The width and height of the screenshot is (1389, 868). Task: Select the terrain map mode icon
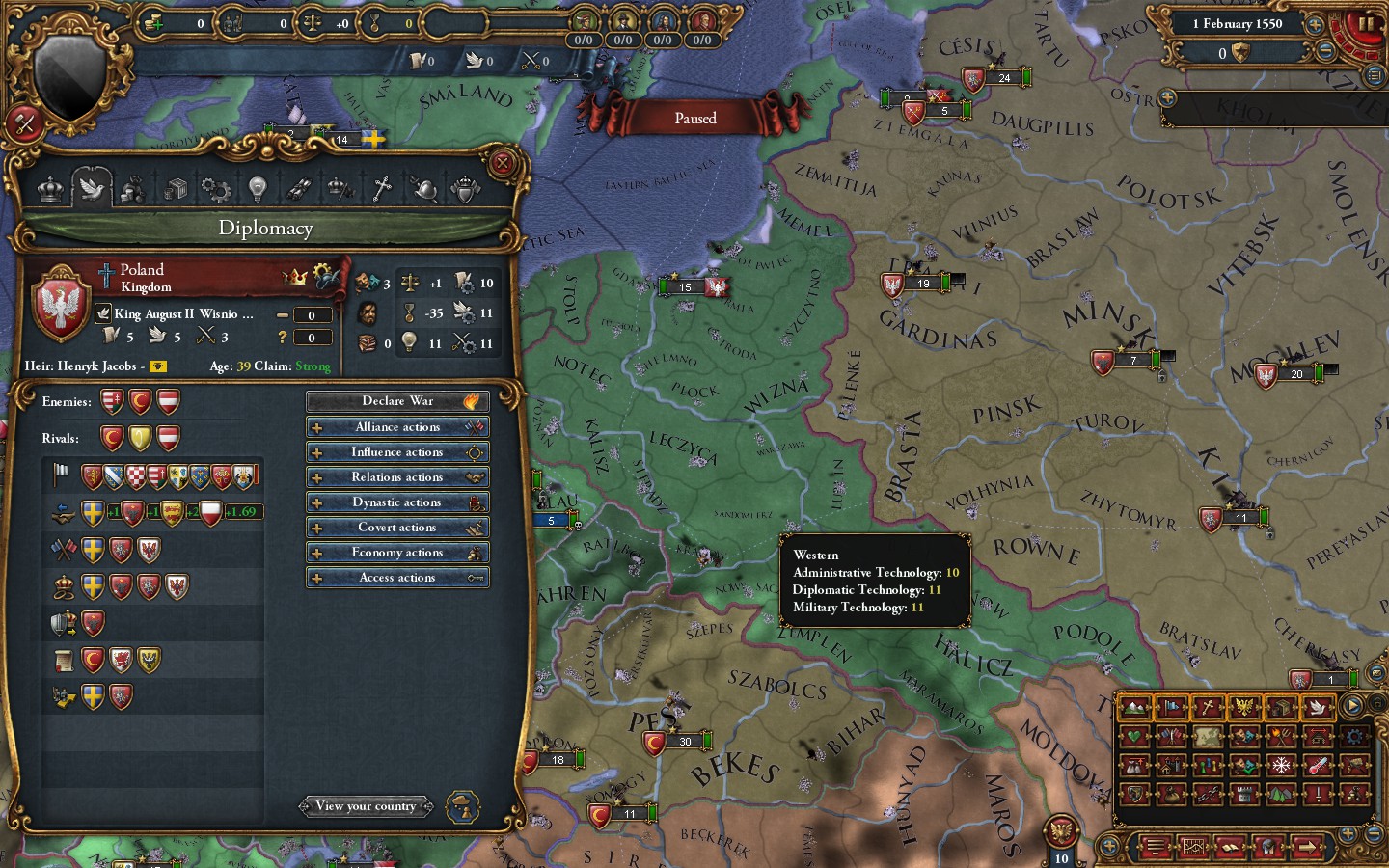pos(1132,708)
